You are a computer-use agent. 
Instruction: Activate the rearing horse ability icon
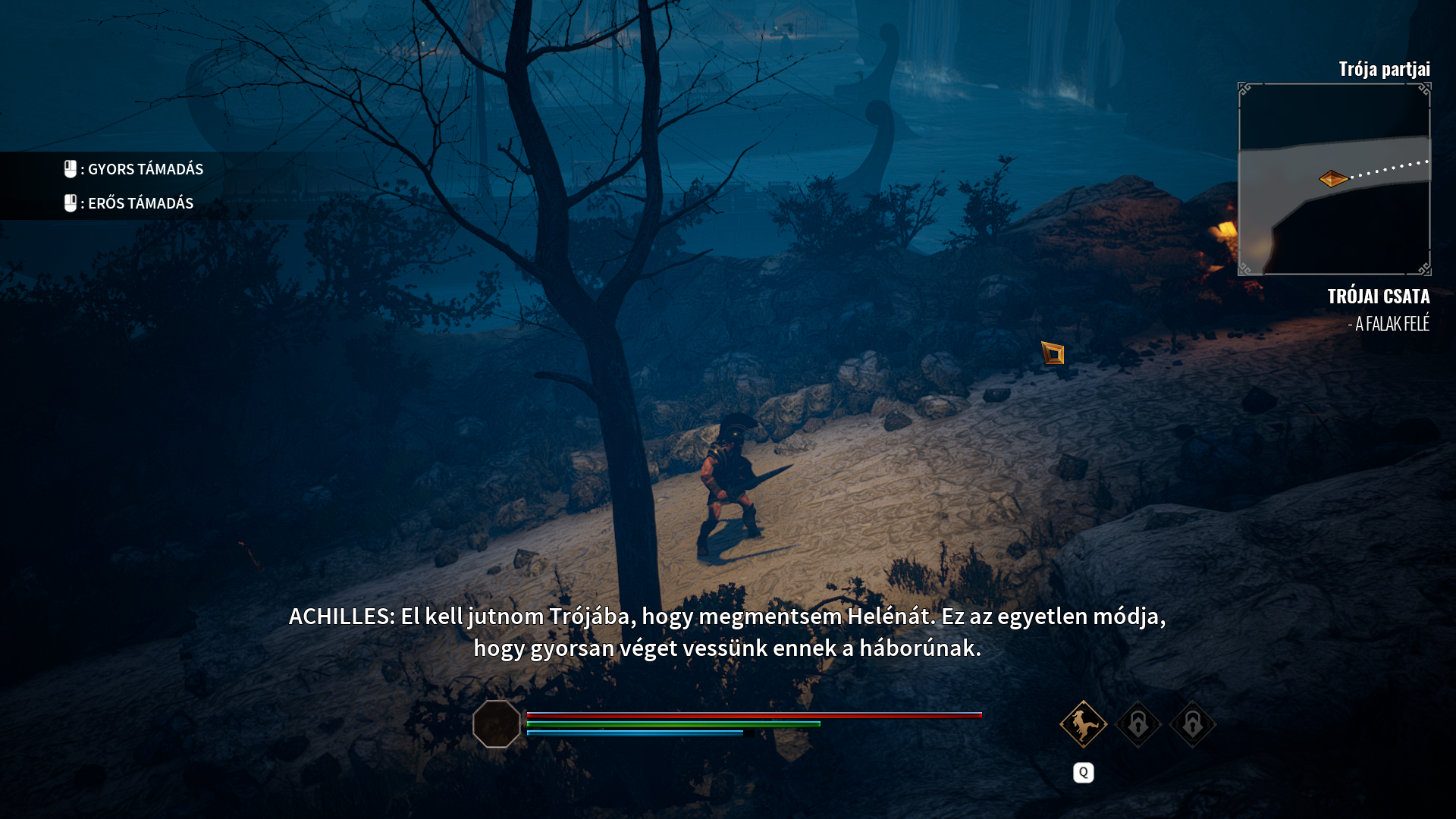tap(1083, 724)
